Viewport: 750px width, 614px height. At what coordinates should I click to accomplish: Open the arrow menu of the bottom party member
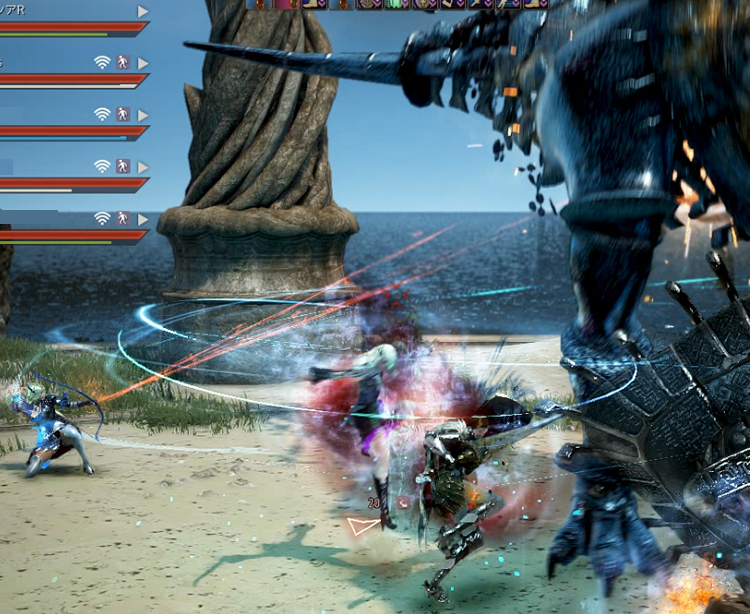click(143, 218)
